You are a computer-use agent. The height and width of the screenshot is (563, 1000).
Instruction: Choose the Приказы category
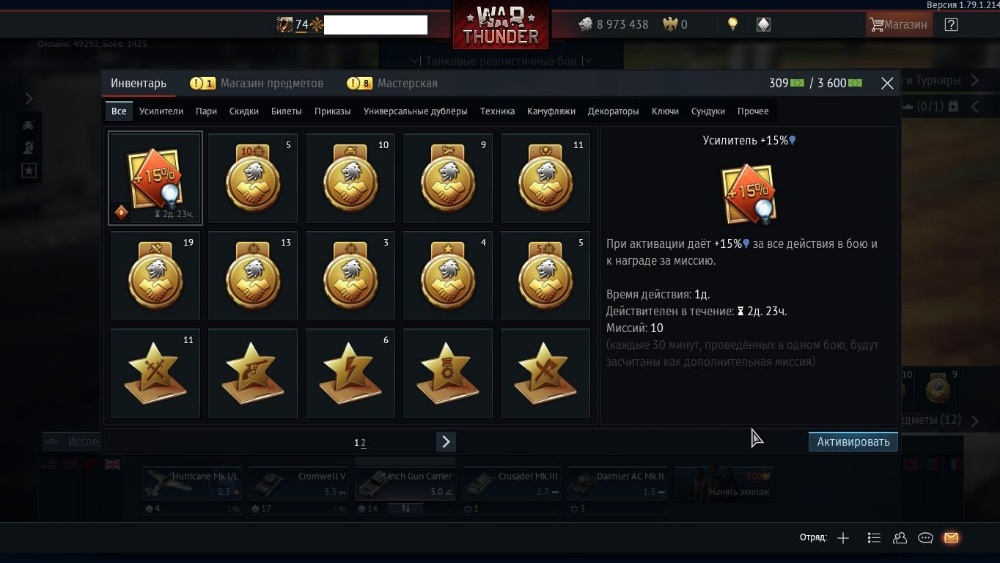pos(332,111)
